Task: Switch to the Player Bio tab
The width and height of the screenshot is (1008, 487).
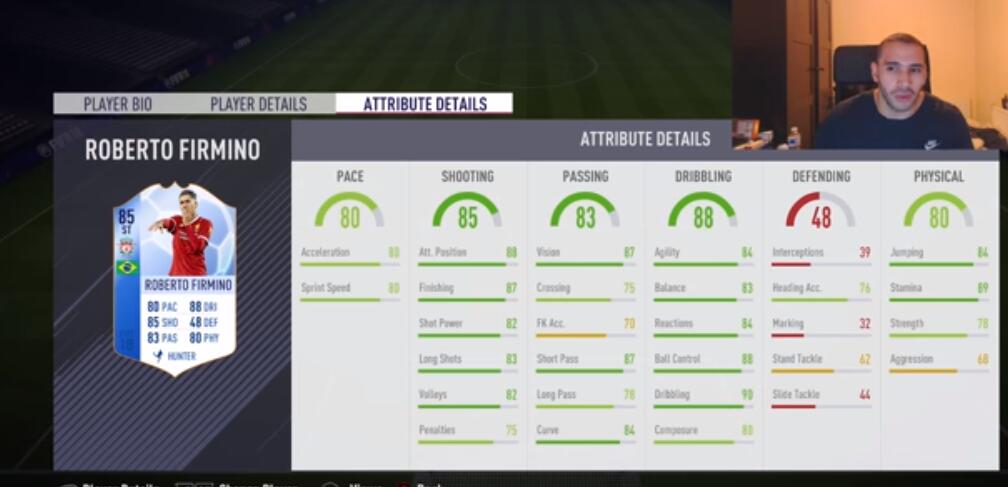Action: 117,104
